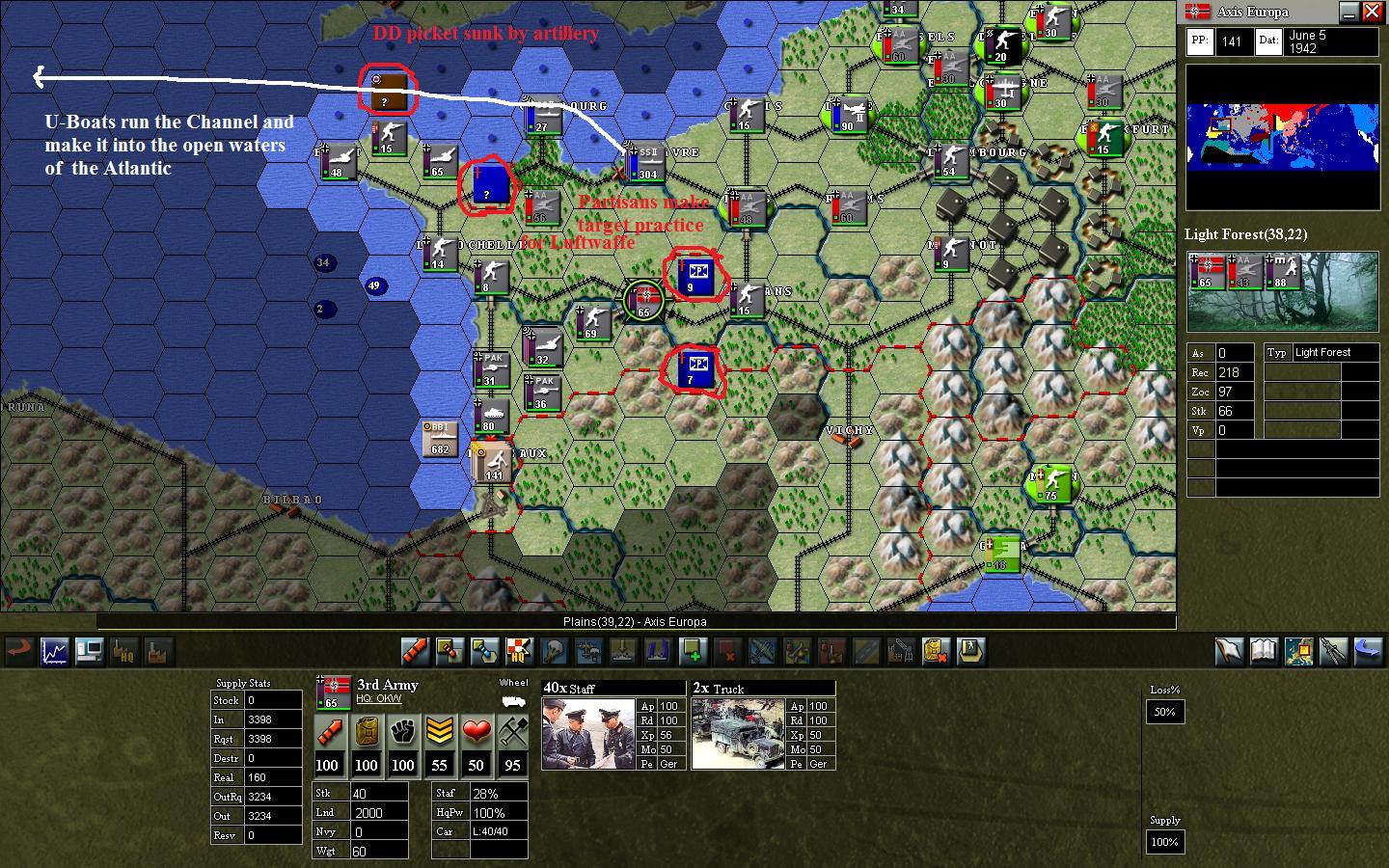Open the game manual book icon
Viewport: 1389px width, 868px height.
coord(1266,652)
